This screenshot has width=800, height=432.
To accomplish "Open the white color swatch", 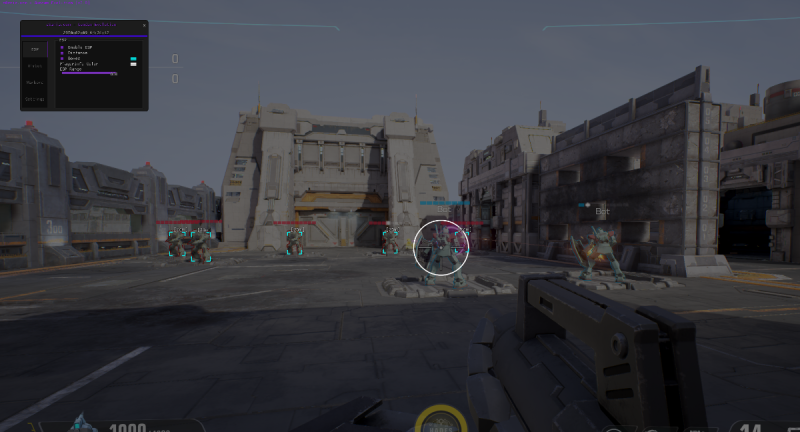I will [x=133, y=65].
